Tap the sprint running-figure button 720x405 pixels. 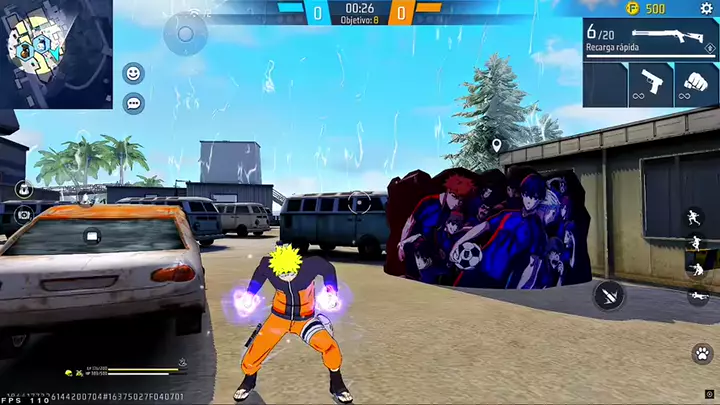coord(694,218)
